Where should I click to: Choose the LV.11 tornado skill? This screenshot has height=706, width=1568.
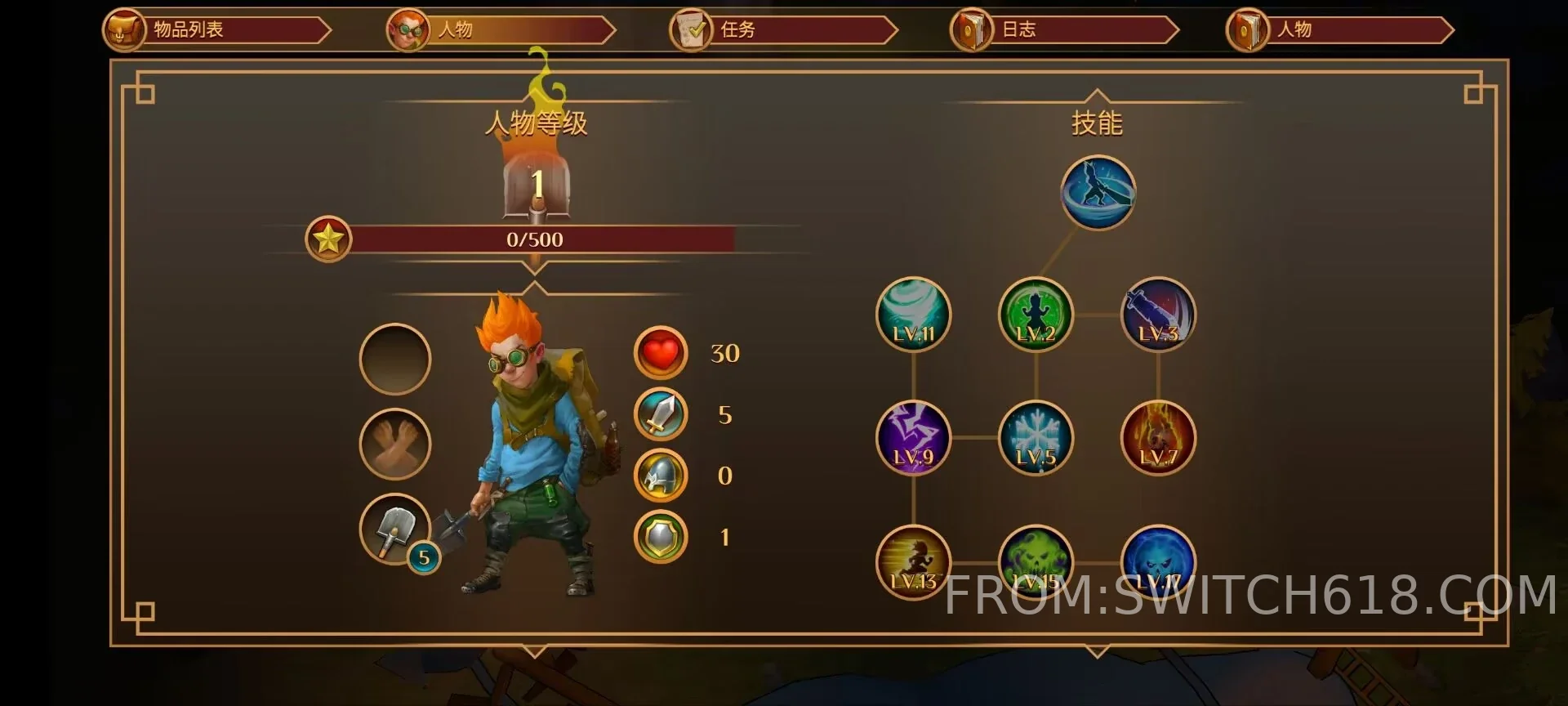point(913,315)
